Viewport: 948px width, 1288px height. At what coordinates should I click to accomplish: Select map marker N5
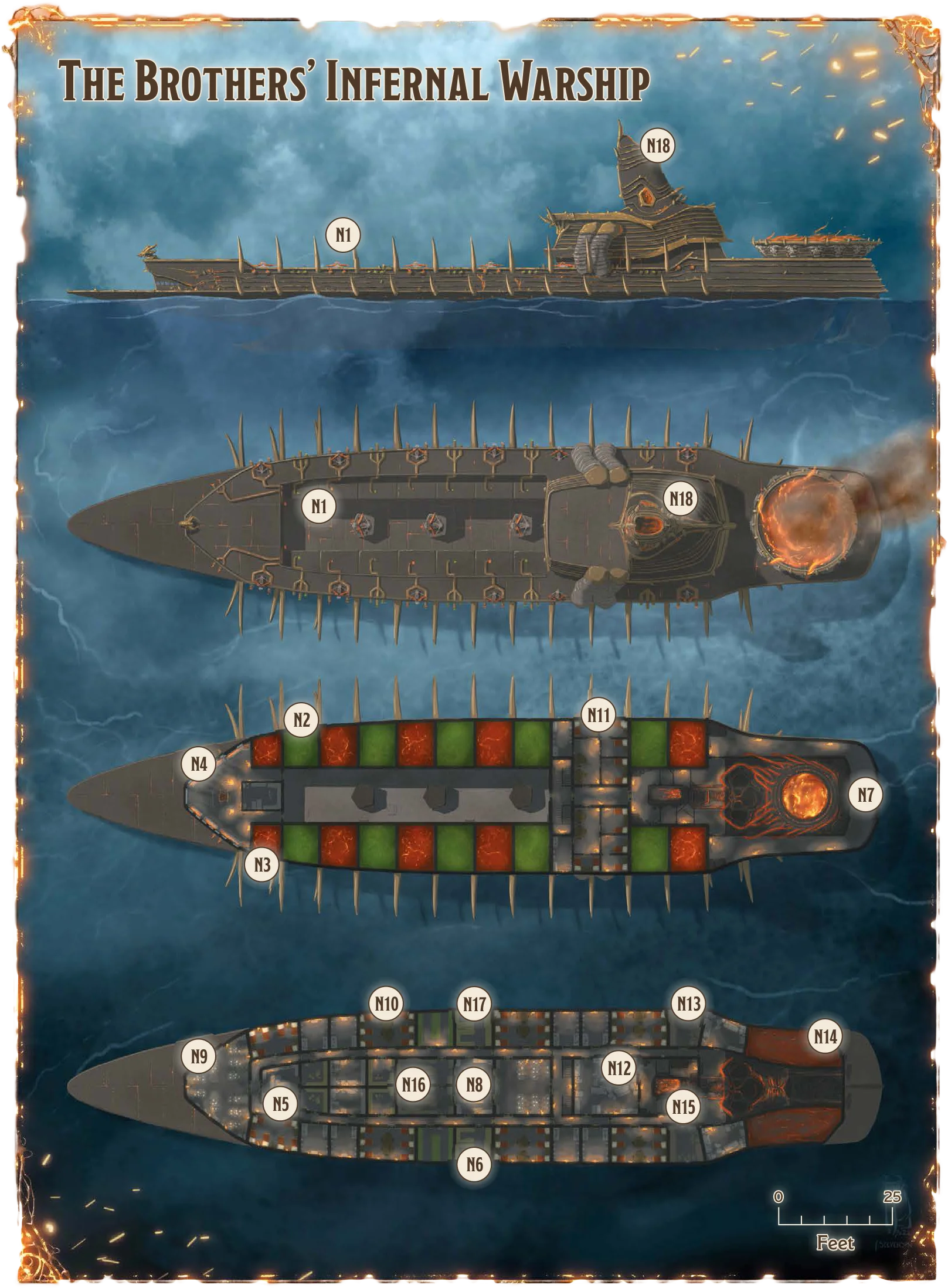281,1104
